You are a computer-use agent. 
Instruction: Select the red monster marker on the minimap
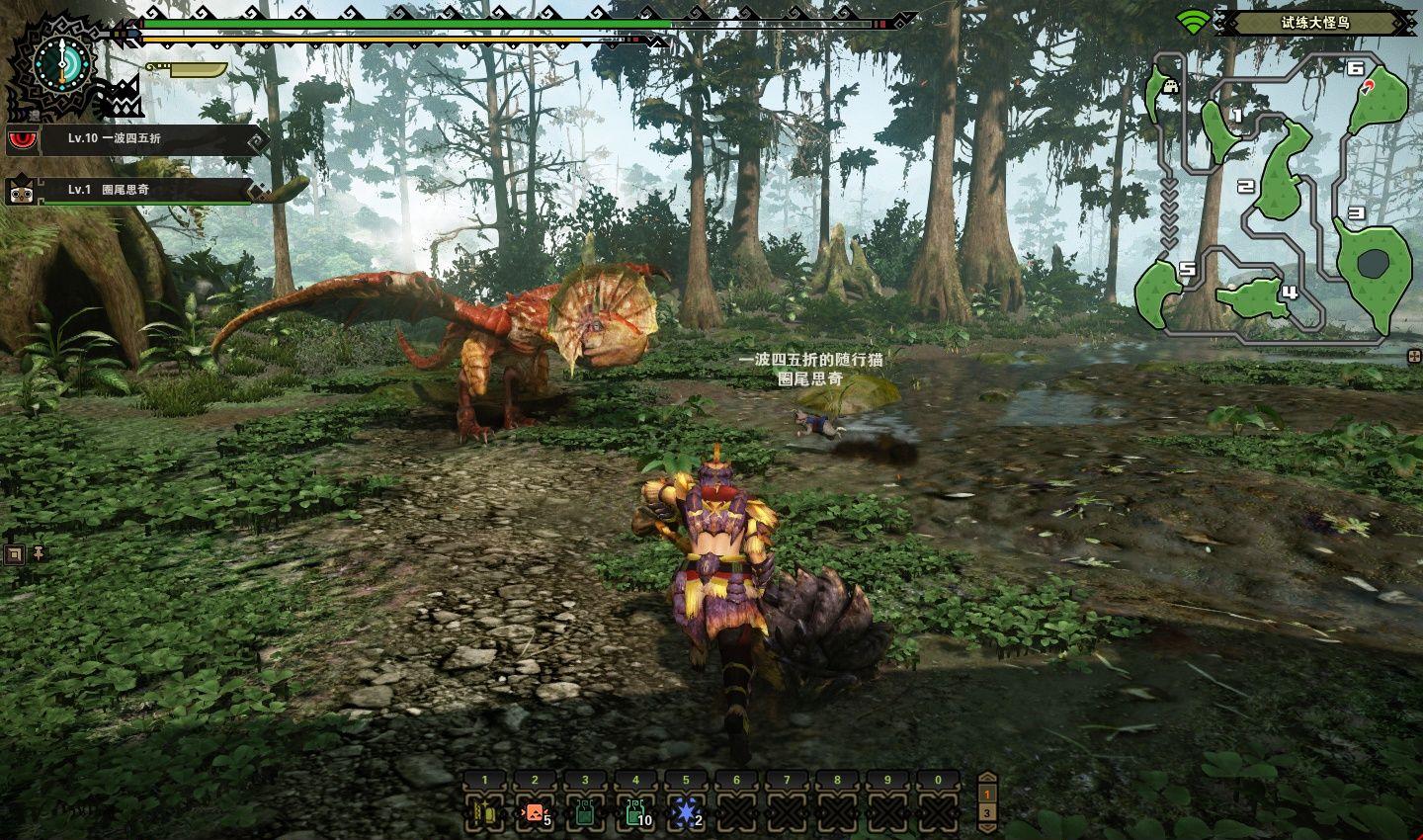point(1368,87)
